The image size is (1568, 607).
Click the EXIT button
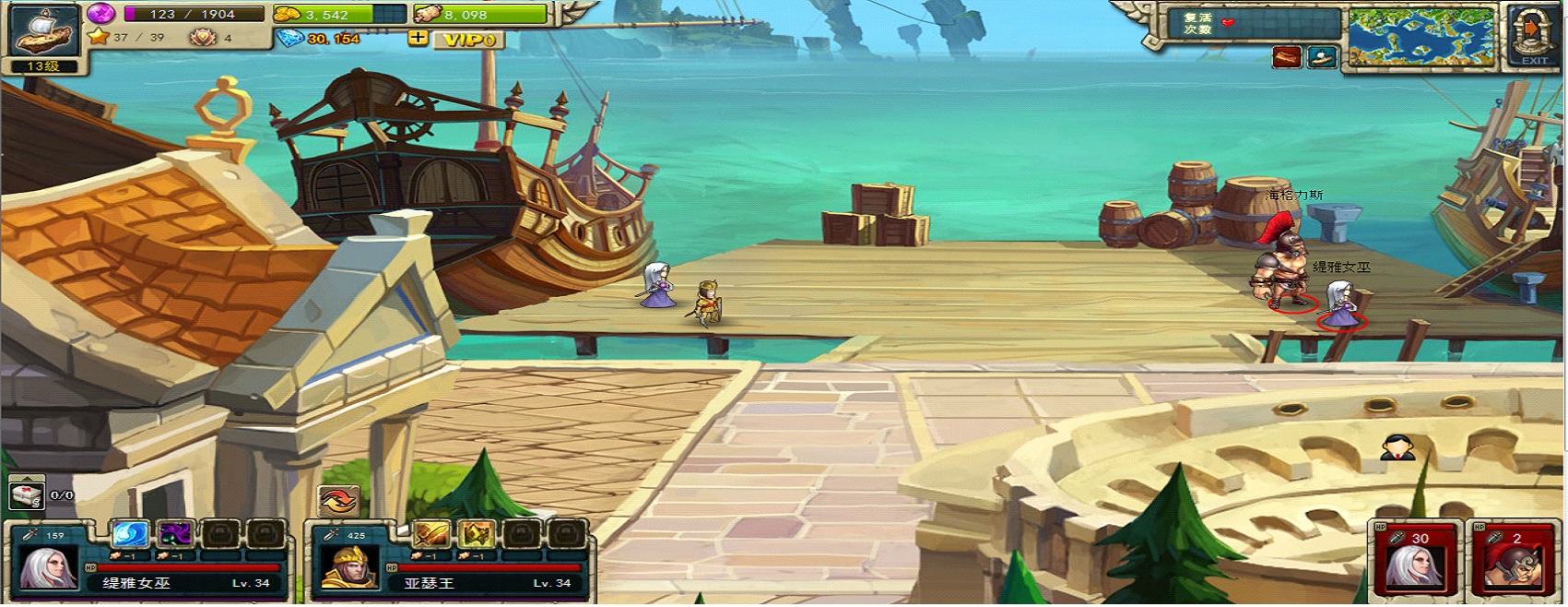coord(1533,37)
